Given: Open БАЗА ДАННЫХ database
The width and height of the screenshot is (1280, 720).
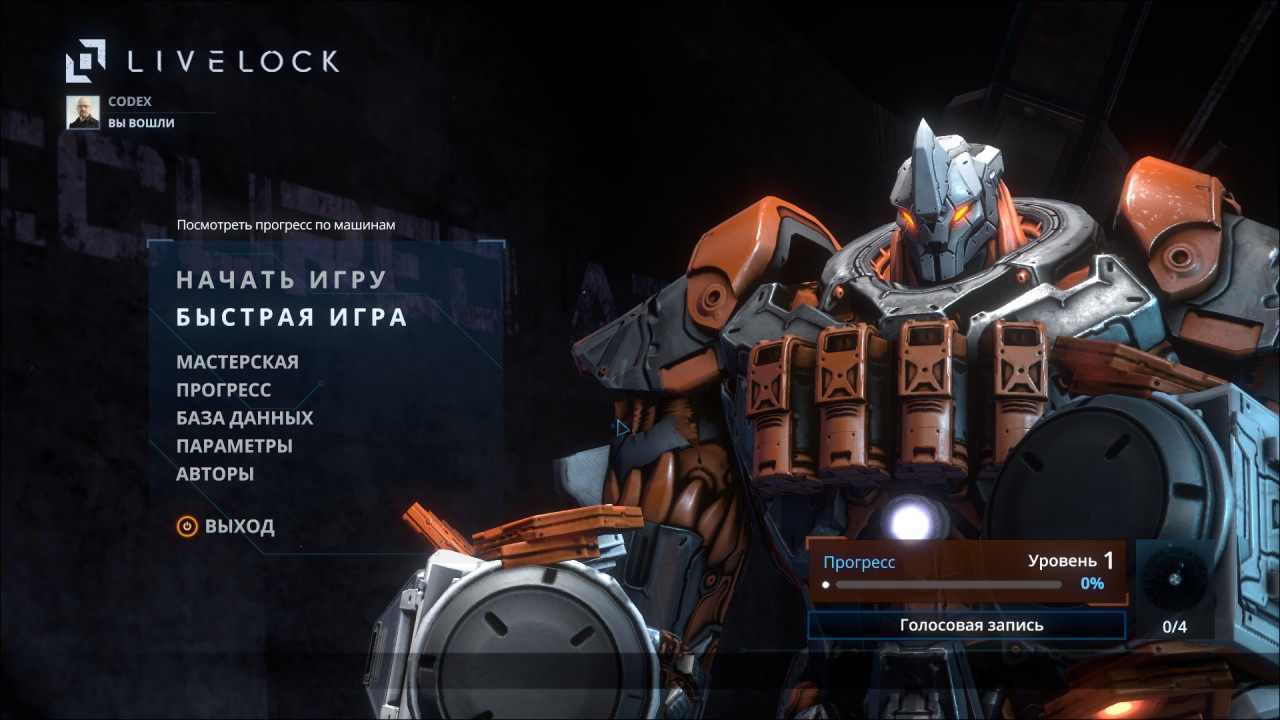Looking at the screenshot, I should [x=245, y=418].
